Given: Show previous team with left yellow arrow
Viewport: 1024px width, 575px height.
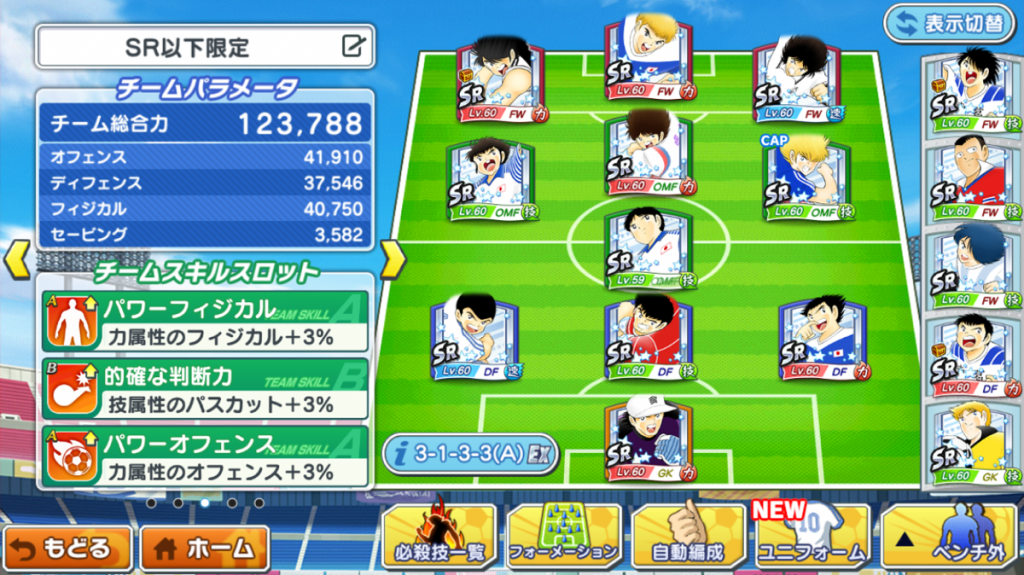Looking at the screenshot, I should pyautogui.click(x=18, y=259).
